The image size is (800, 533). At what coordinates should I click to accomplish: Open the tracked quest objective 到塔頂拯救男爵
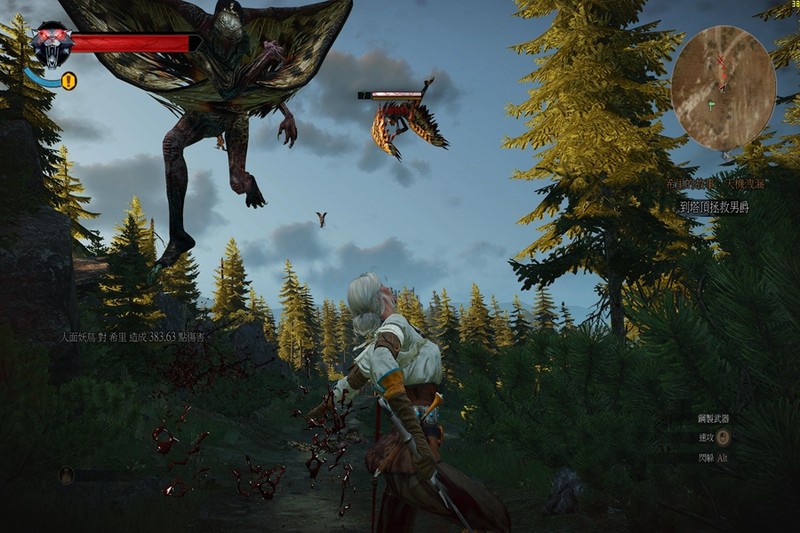tap(714, 207)
